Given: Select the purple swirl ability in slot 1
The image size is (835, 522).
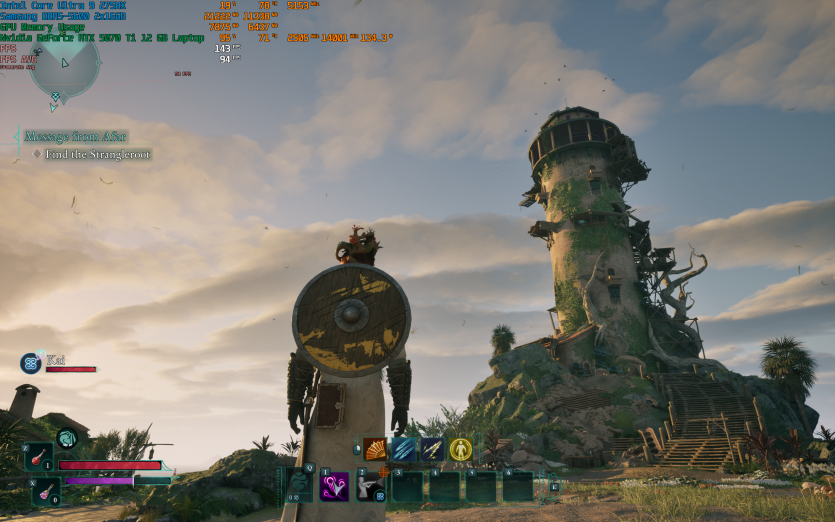Looking at the screenshot, I should click(x=334, y=486).
